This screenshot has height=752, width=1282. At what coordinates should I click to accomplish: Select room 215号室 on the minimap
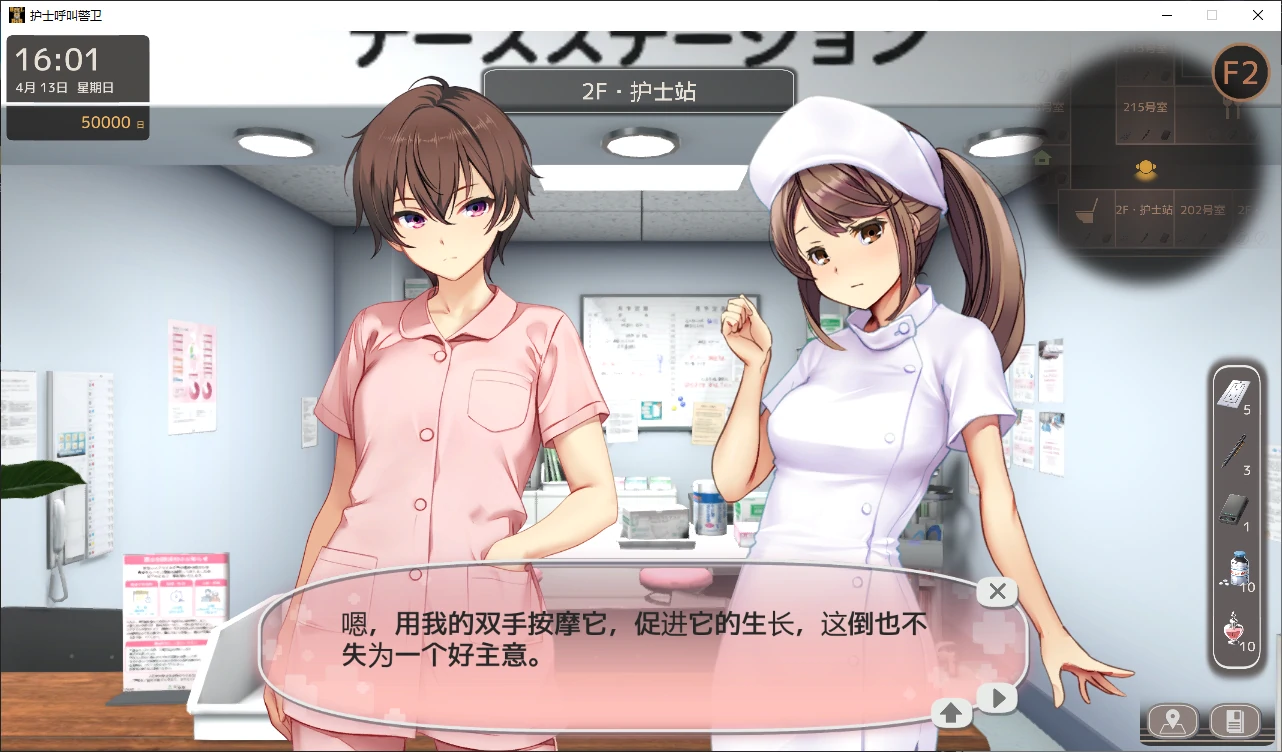tap(1145, 107)
